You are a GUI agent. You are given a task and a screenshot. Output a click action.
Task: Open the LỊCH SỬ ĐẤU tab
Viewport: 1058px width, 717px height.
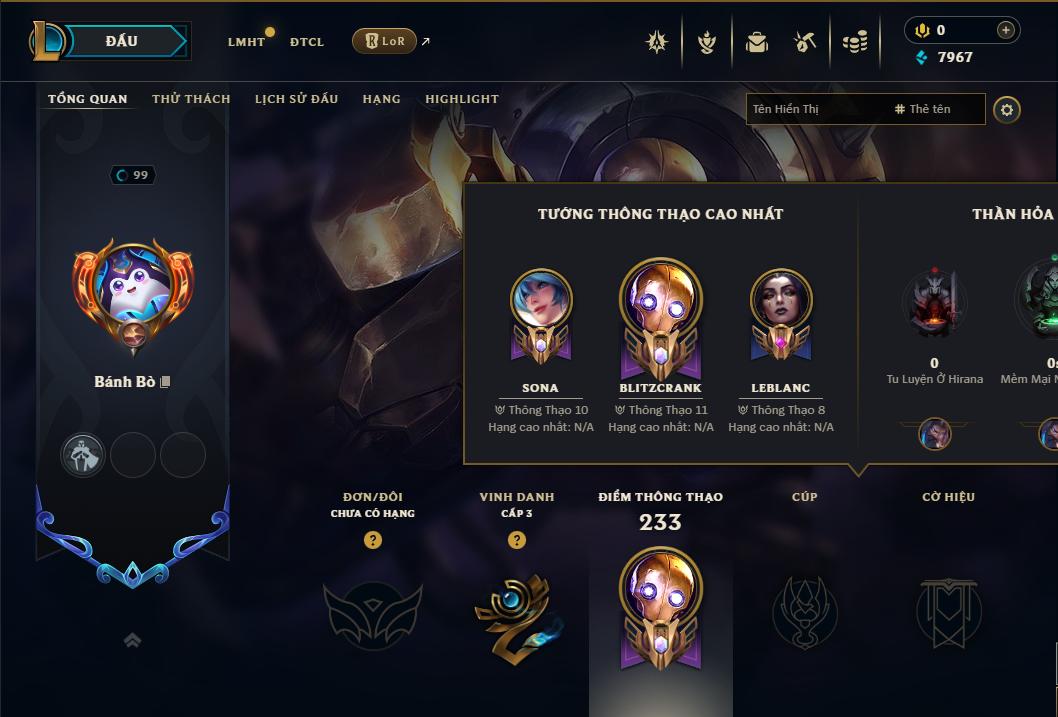[x=296, y=99]
